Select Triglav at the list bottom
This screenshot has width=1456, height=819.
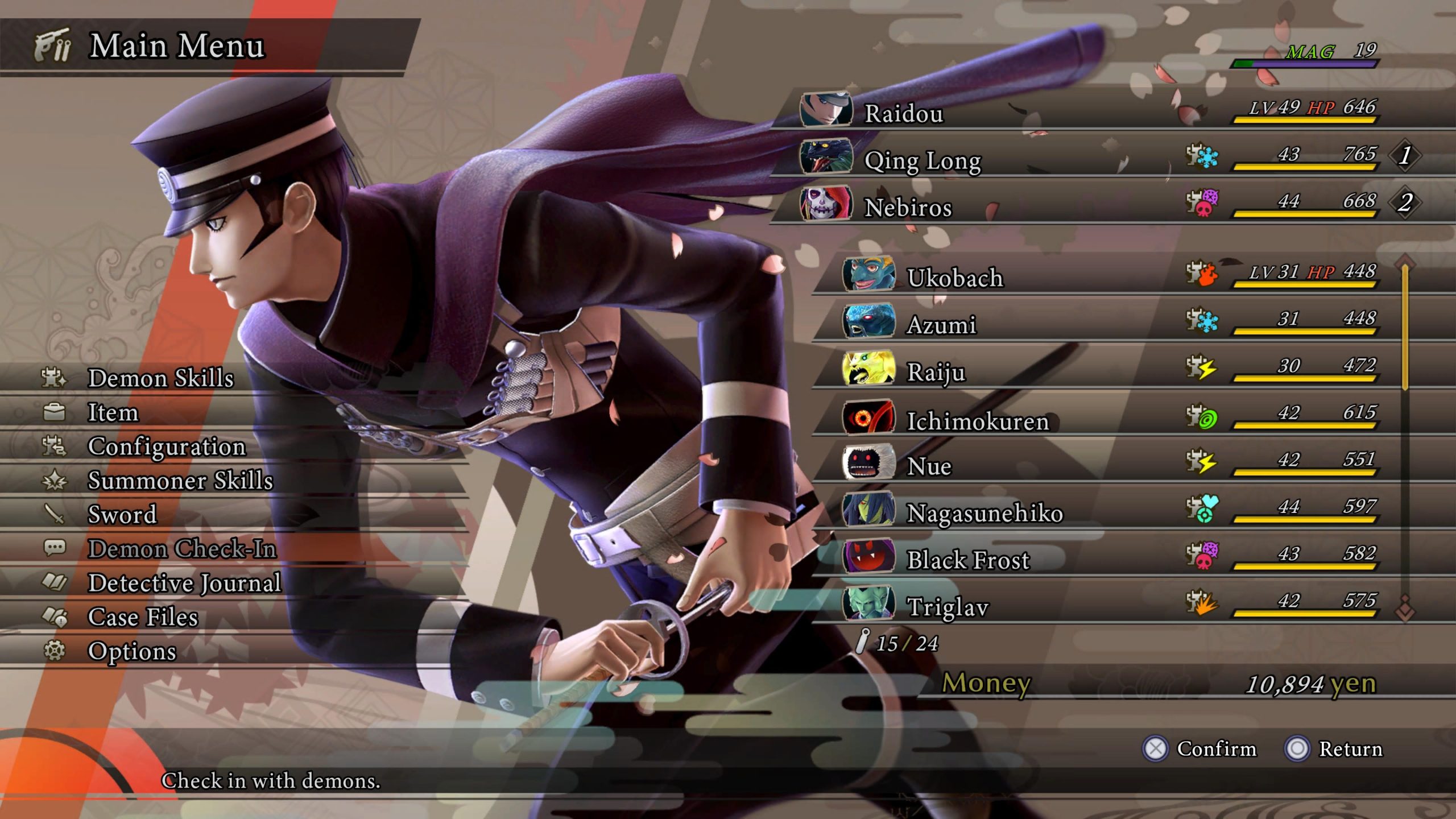[948, 607]
